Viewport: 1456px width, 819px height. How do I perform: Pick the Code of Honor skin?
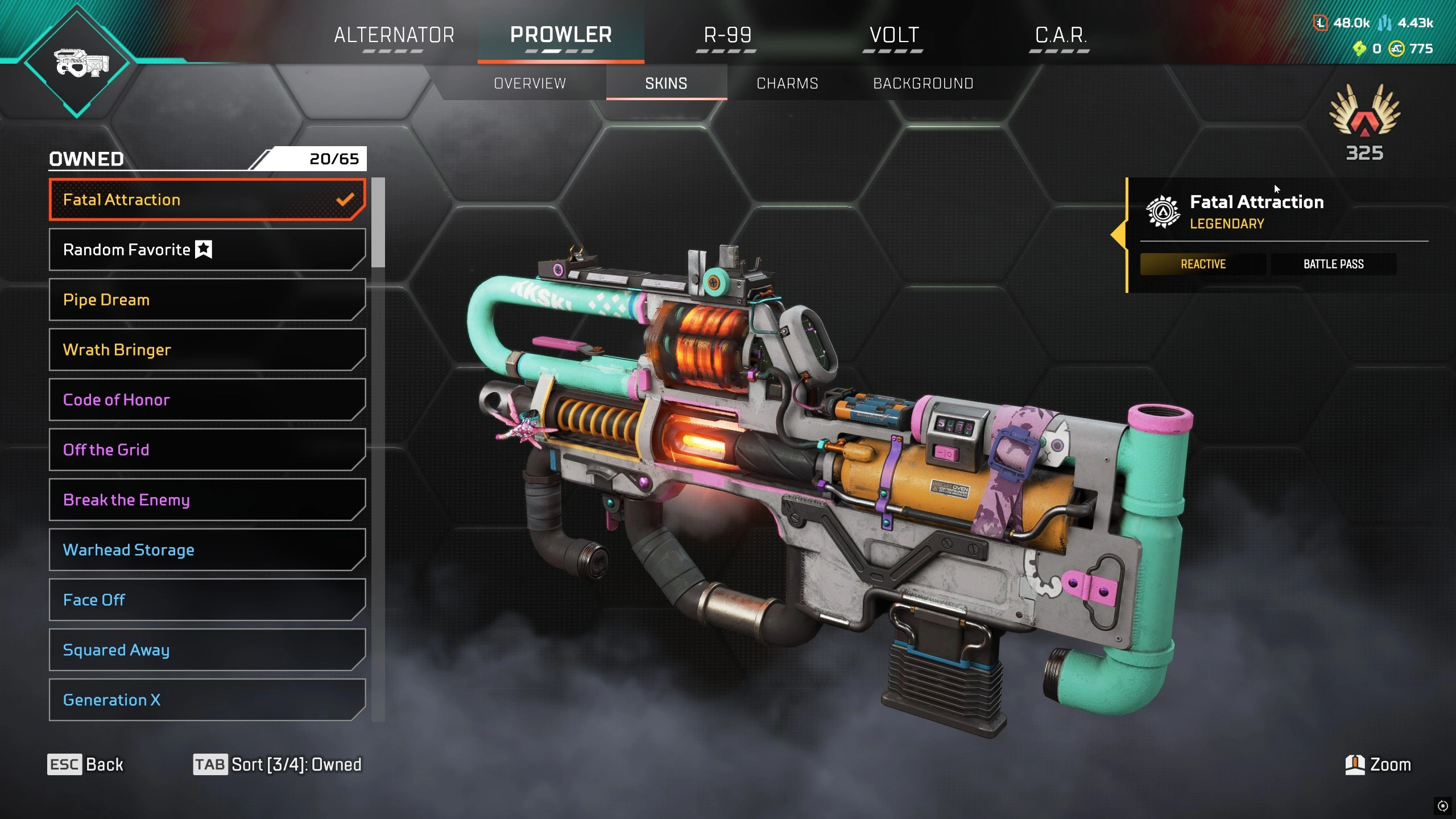tap(207, 400)
